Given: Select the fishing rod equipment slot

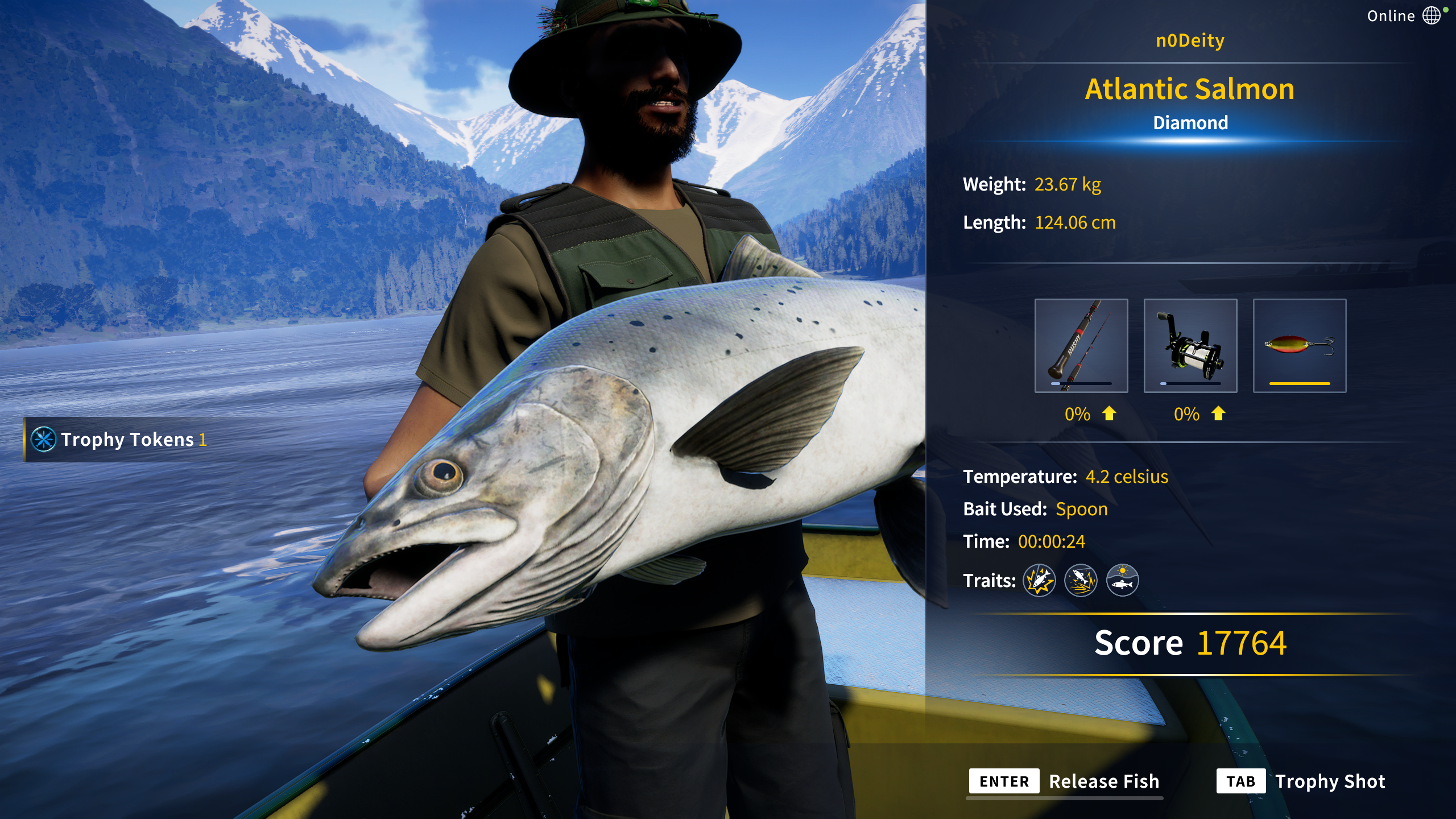Looking at the screenshot, I should click(x=1081, y=345).
